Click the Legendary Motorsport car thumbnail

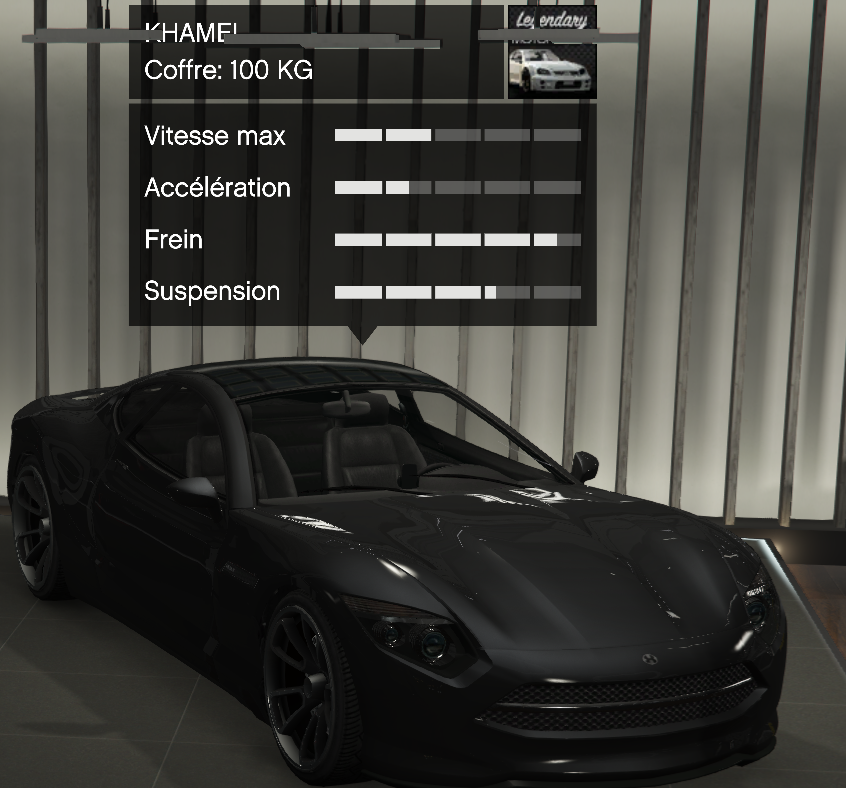coord(551,54)
